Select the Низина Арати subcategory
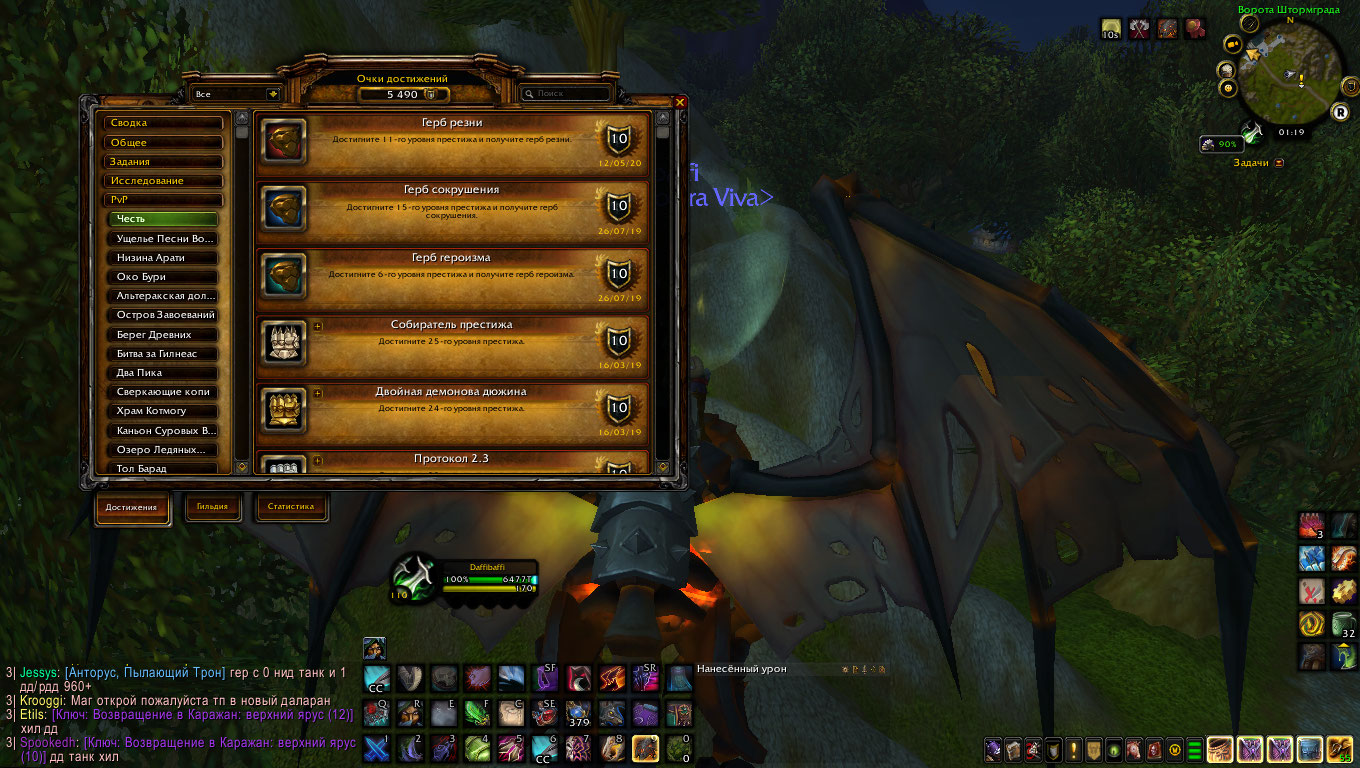Image resolution: width=1360 pixels, height=768 pixels. (x=163, y=258)
